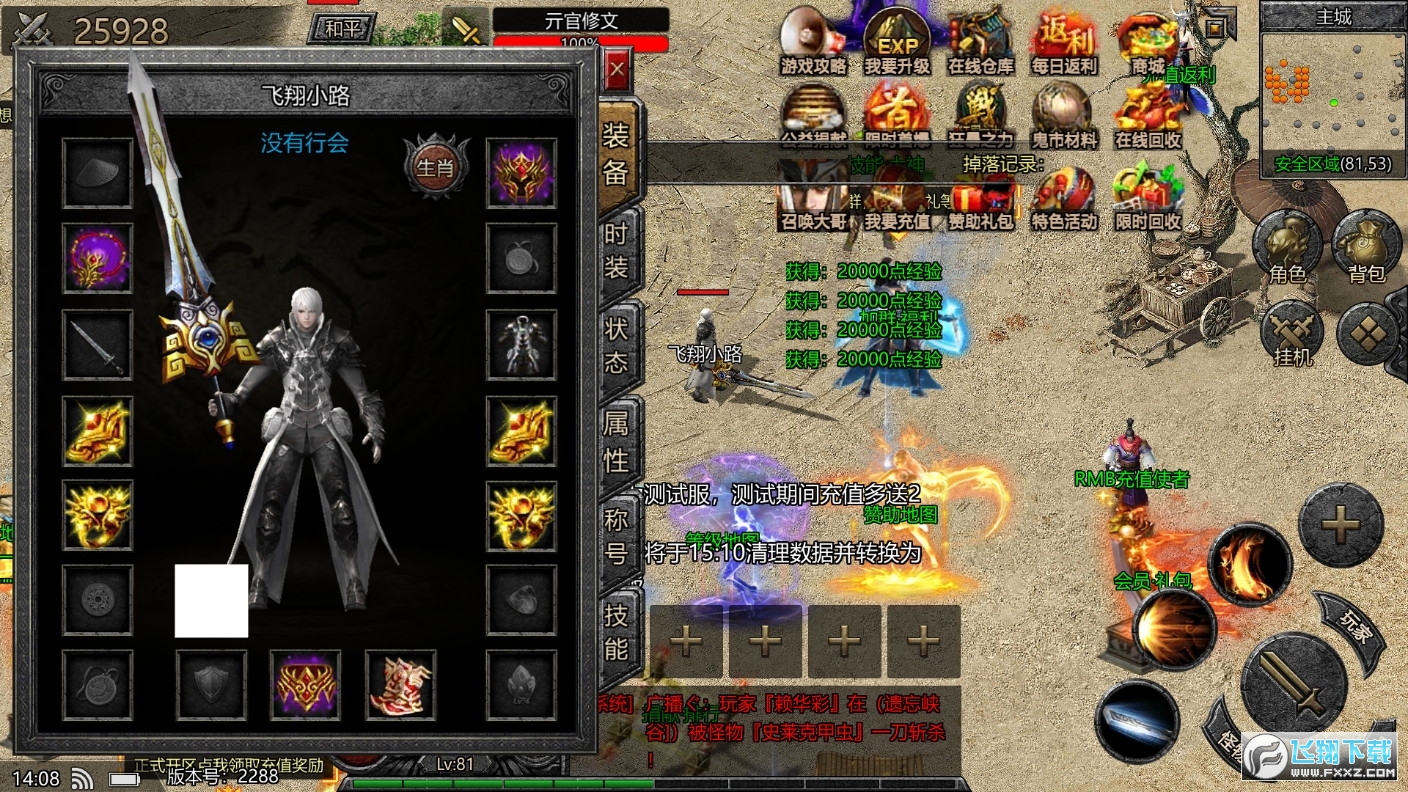
Task: Activate the main sword attack button
Action: tap(1293, 682)
